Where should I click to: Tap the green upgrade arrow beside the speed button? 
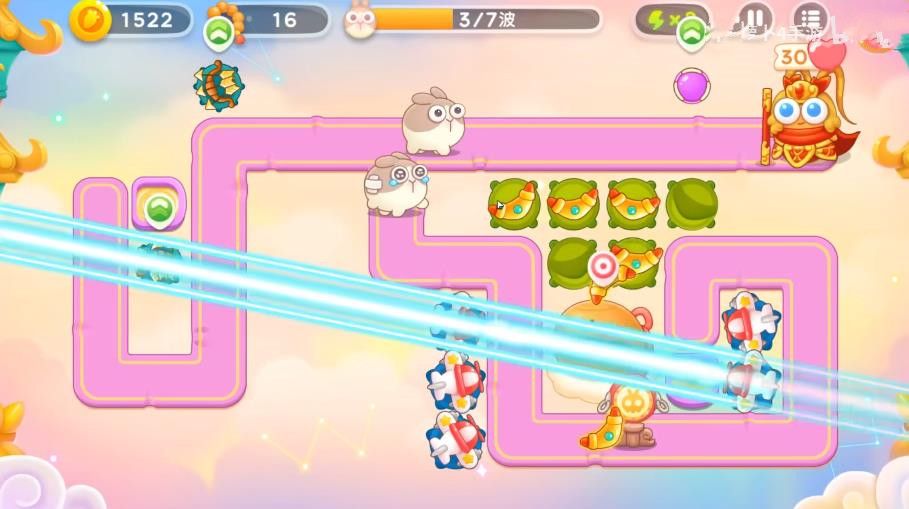point(692,34)
